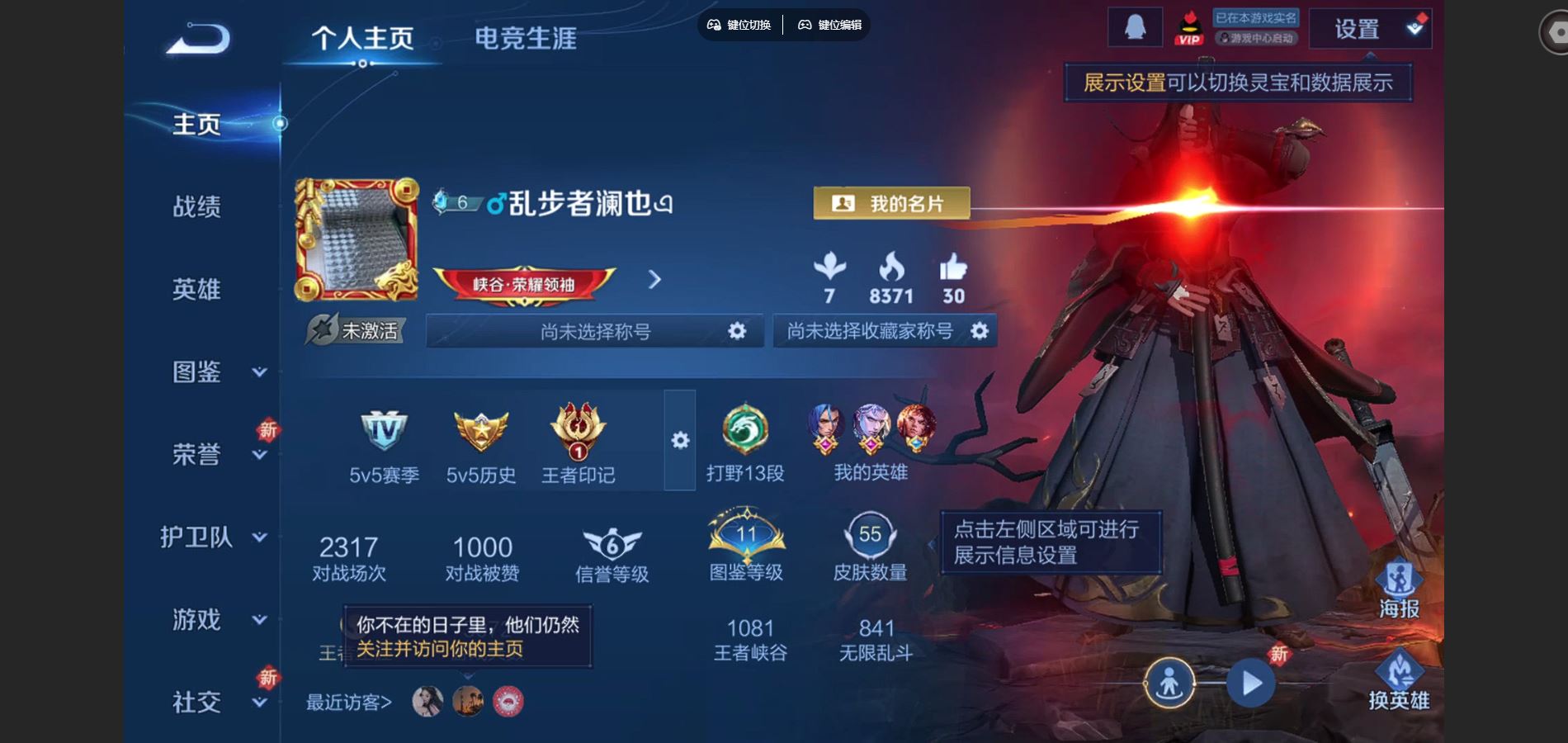Image resolution: width=1568 pixels, height=743 pixels.
Task: Open the gift diamond icon beside 设置
Action: coord(1418,26)
